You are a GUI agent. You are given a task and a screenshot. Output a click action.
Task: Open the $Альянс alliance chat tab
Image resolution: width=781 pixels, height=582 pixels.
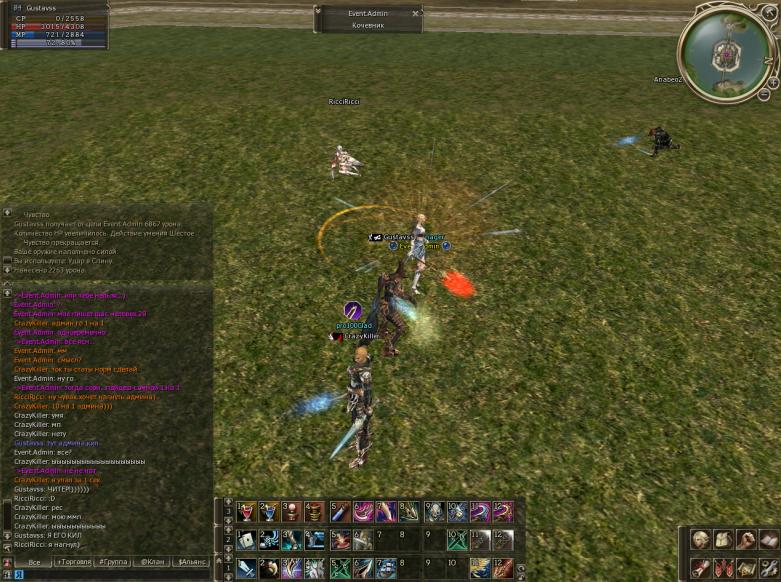(x=192, y=563)
